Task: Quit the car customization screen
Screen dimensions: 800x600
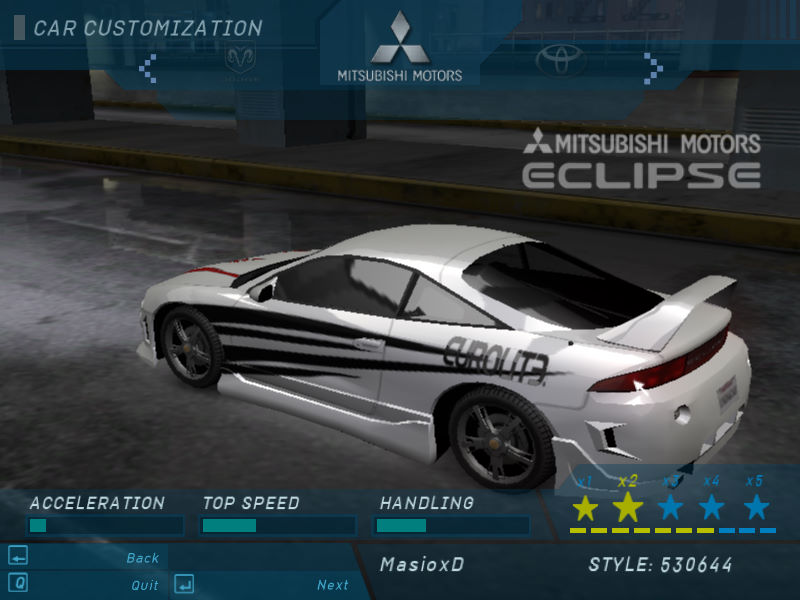Action: point(144,585)
